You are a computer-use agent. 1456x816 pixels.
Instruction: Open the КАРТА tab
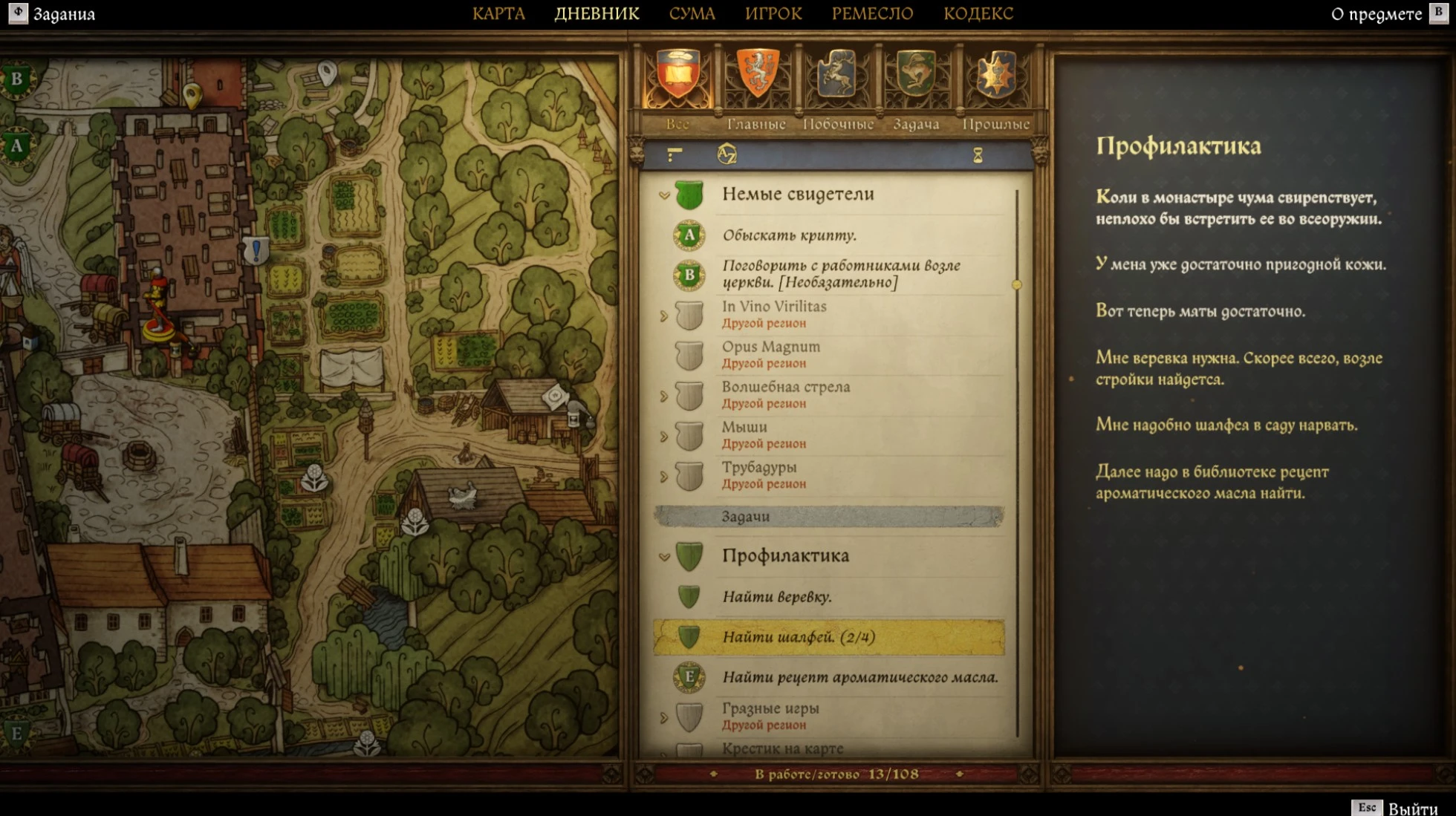[x=498, y=13]
